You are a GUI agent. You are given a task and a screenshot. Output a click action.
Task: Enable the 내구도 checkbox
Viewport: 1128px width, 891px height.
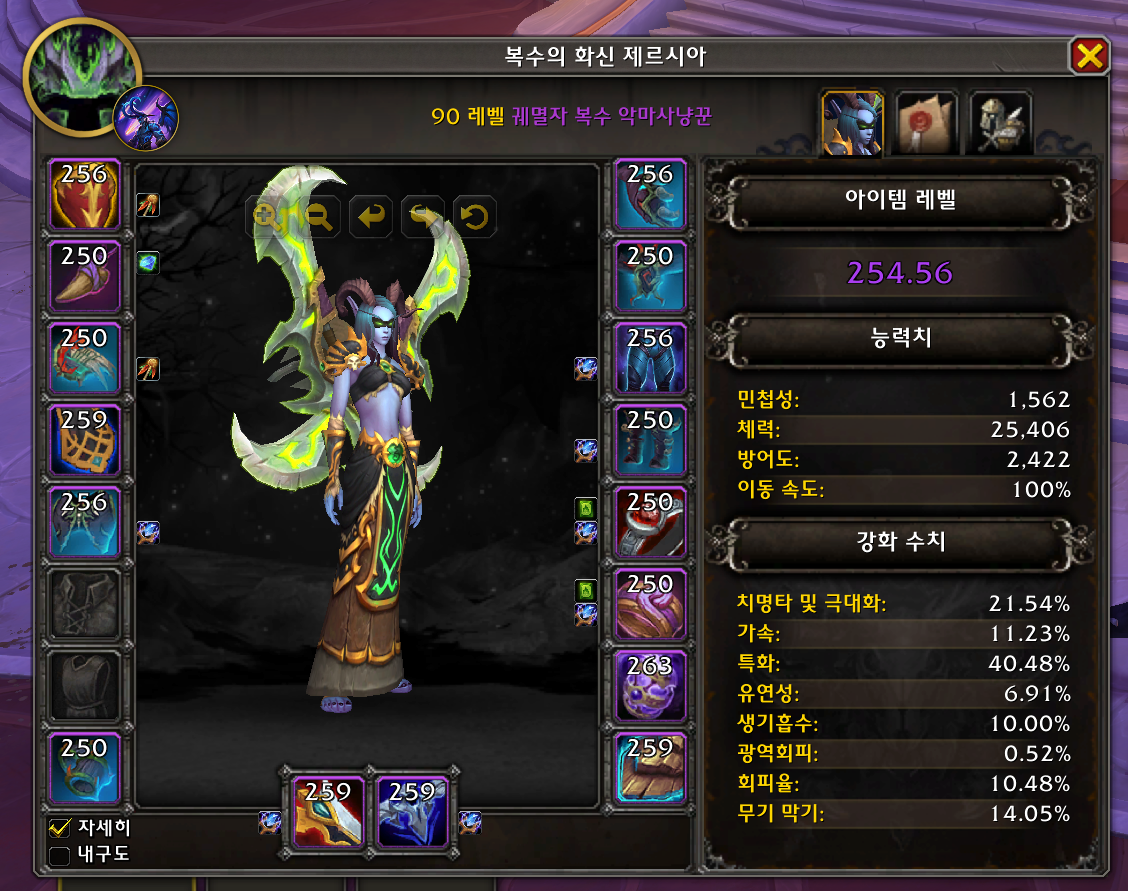tap(60, 855)
